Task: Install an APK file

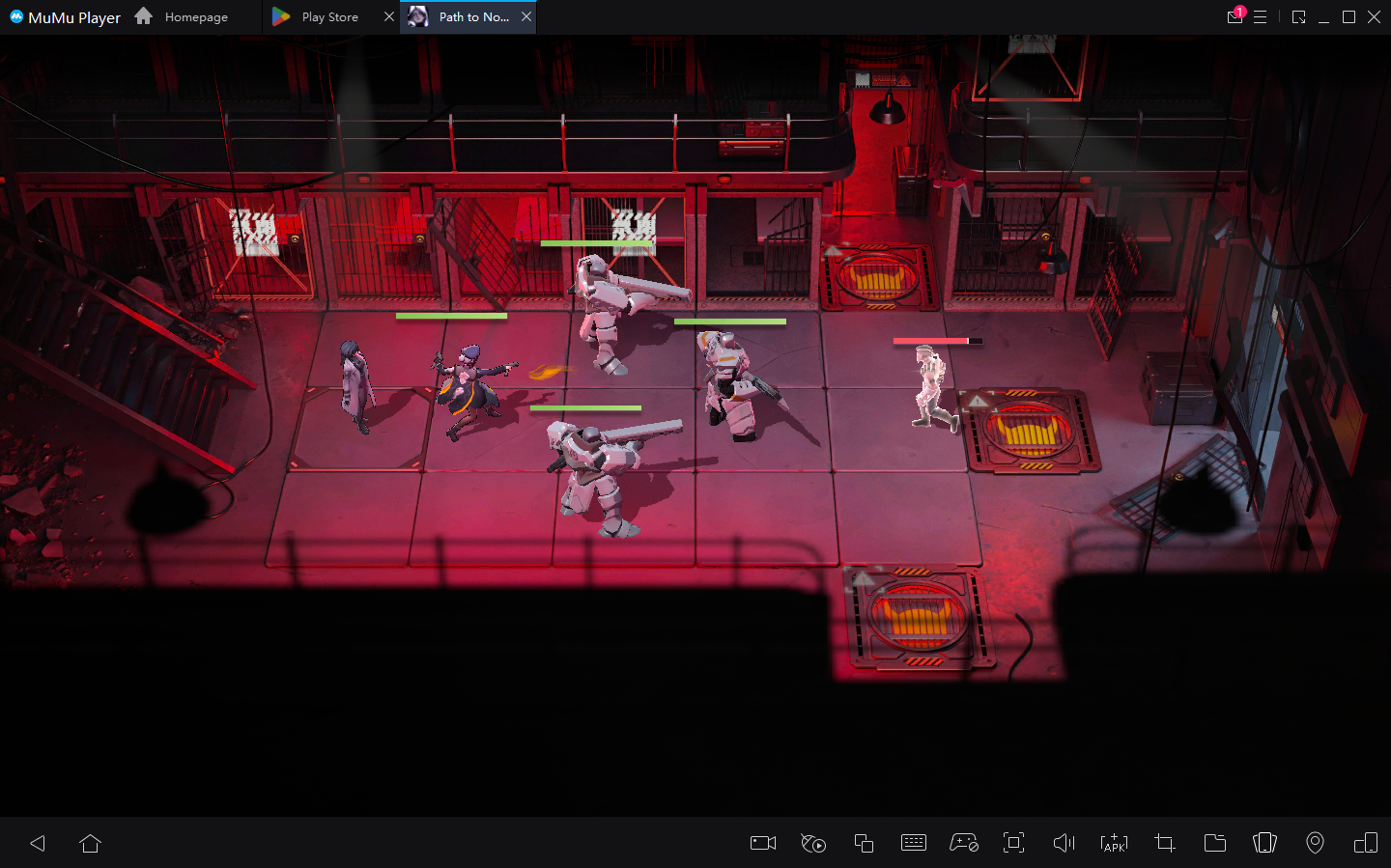Action: point(1114,843)
